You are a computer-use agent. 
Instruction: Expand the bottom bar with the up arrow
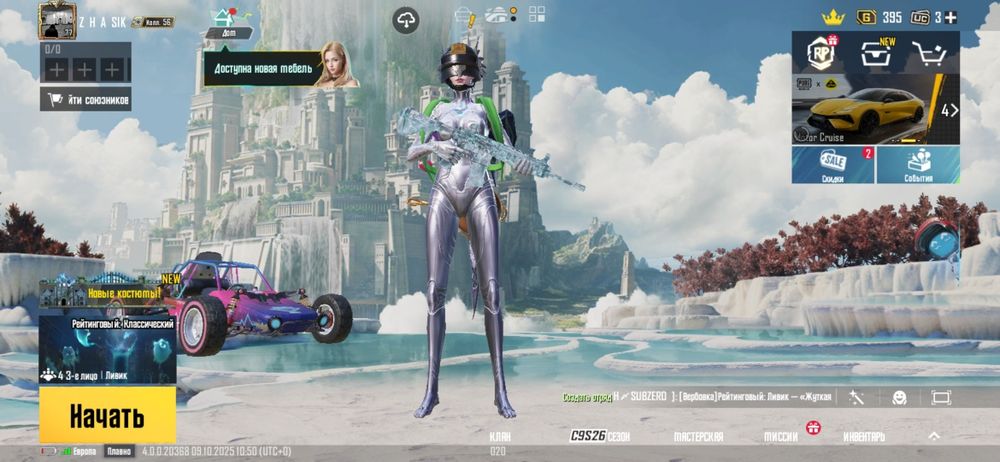tap(934, 436)
